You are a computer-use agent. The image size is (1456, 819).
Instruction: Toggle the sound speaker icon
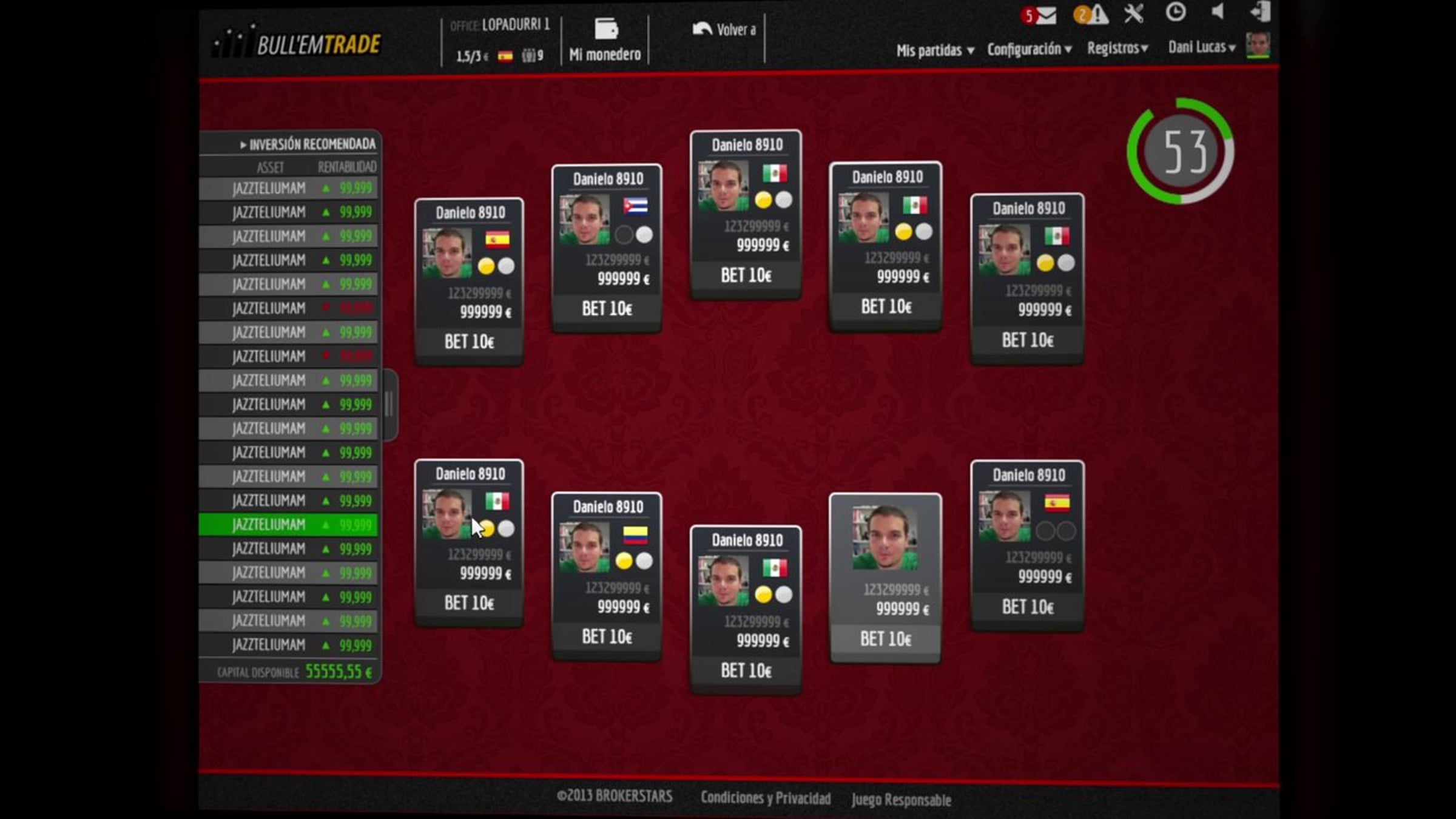point(1217,12)
